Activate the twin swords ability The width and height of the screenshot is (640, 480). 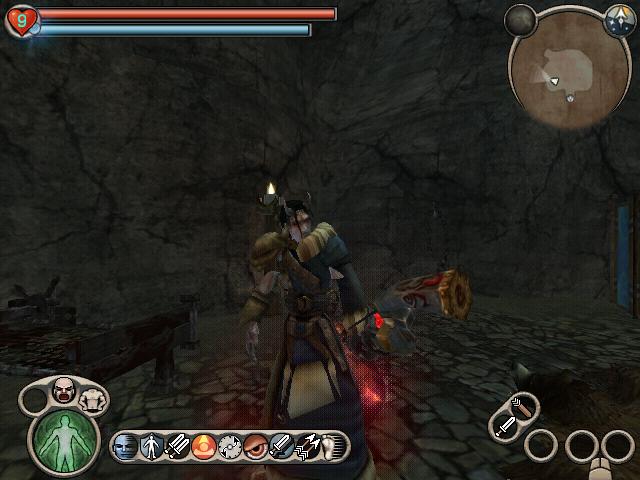tap(177, 446)
